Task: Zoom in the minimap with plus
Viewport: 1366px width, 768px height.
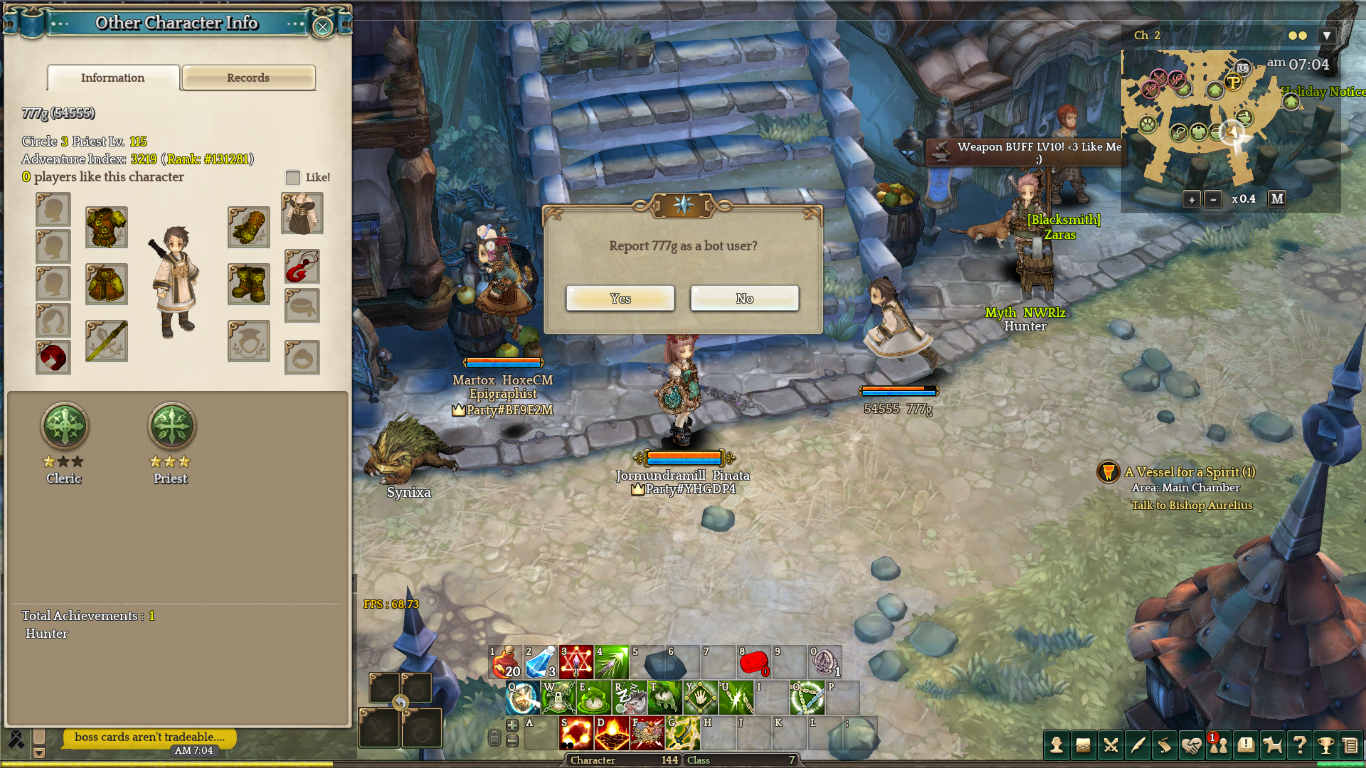Action: click(x=1192, y=199)
